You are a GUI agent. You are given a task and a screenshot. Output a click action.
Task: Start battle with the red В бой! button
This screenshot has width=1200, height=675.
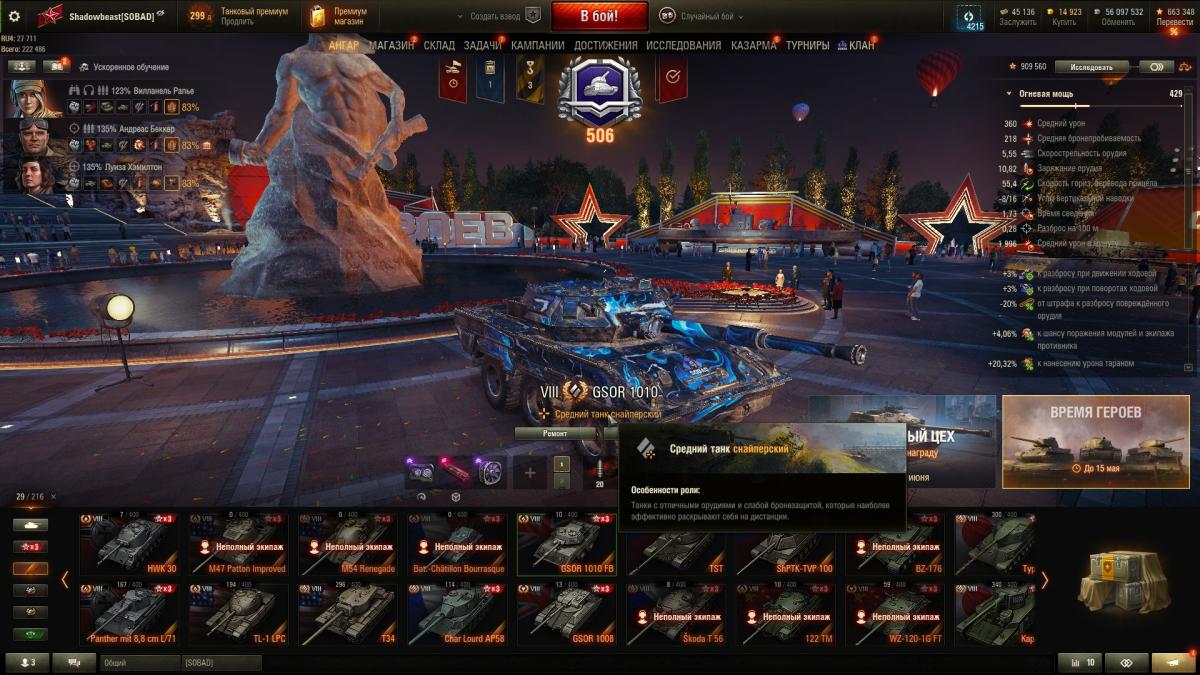[599, 16]
